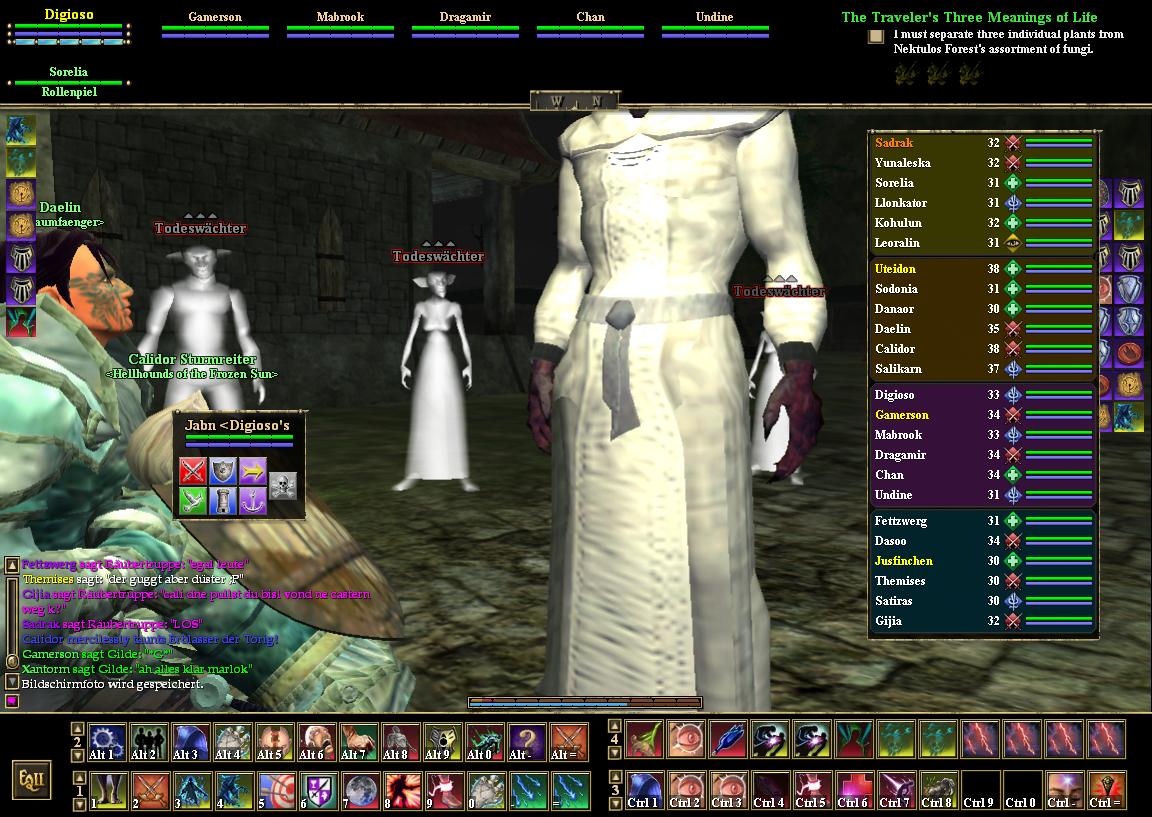Select group member Mabrook at the top
Screen dimensions: 1152x817
click(340, 17)
